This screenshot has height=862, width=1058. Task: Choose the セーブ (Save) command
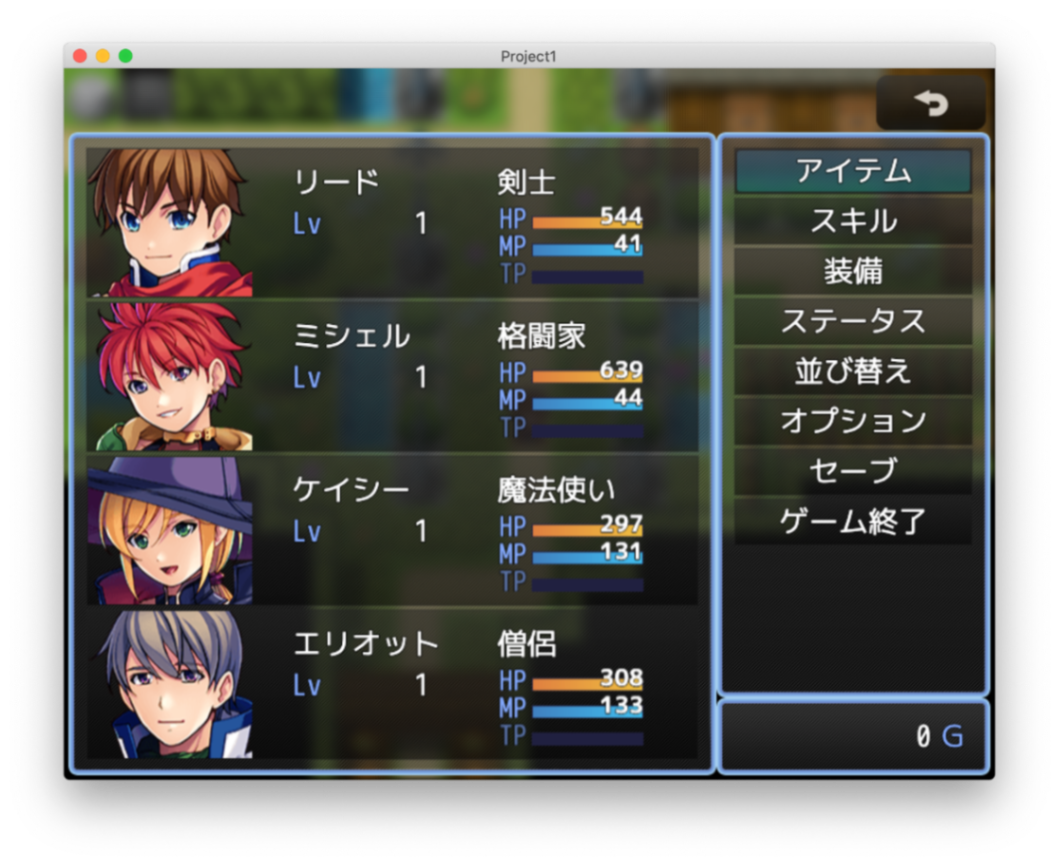(853, 471)
